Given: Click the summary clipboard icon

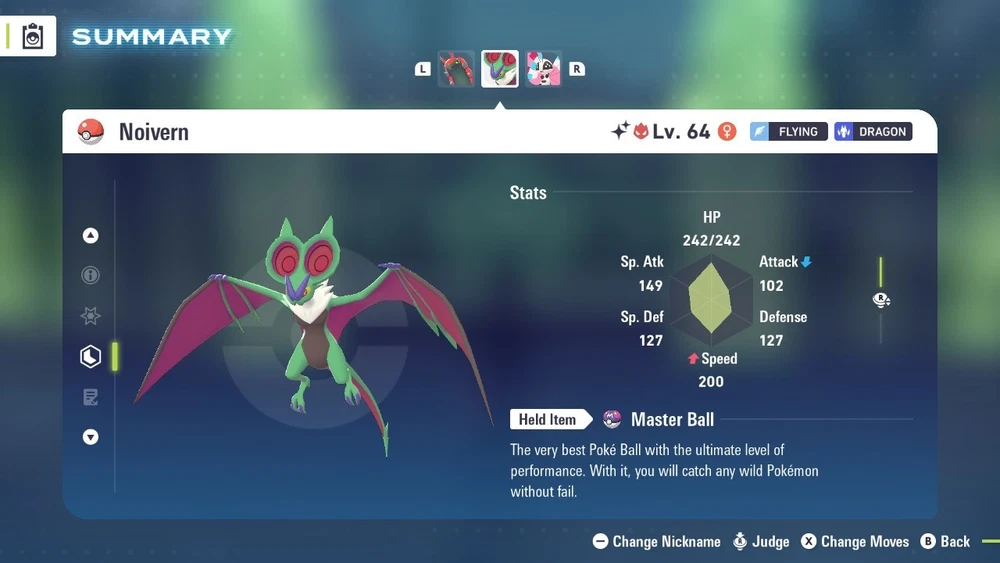Looking at the screenshot, I should pyautogui.click(x=33, y=36).
